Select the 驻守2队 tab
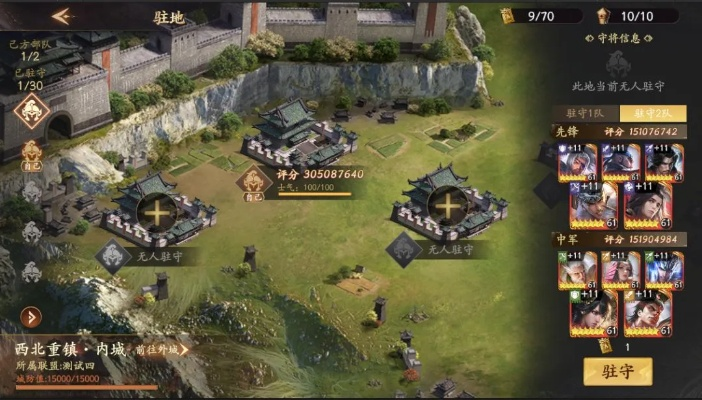Image resolution: width=702 pixels, height=400 pixels. tap(651, 115)
